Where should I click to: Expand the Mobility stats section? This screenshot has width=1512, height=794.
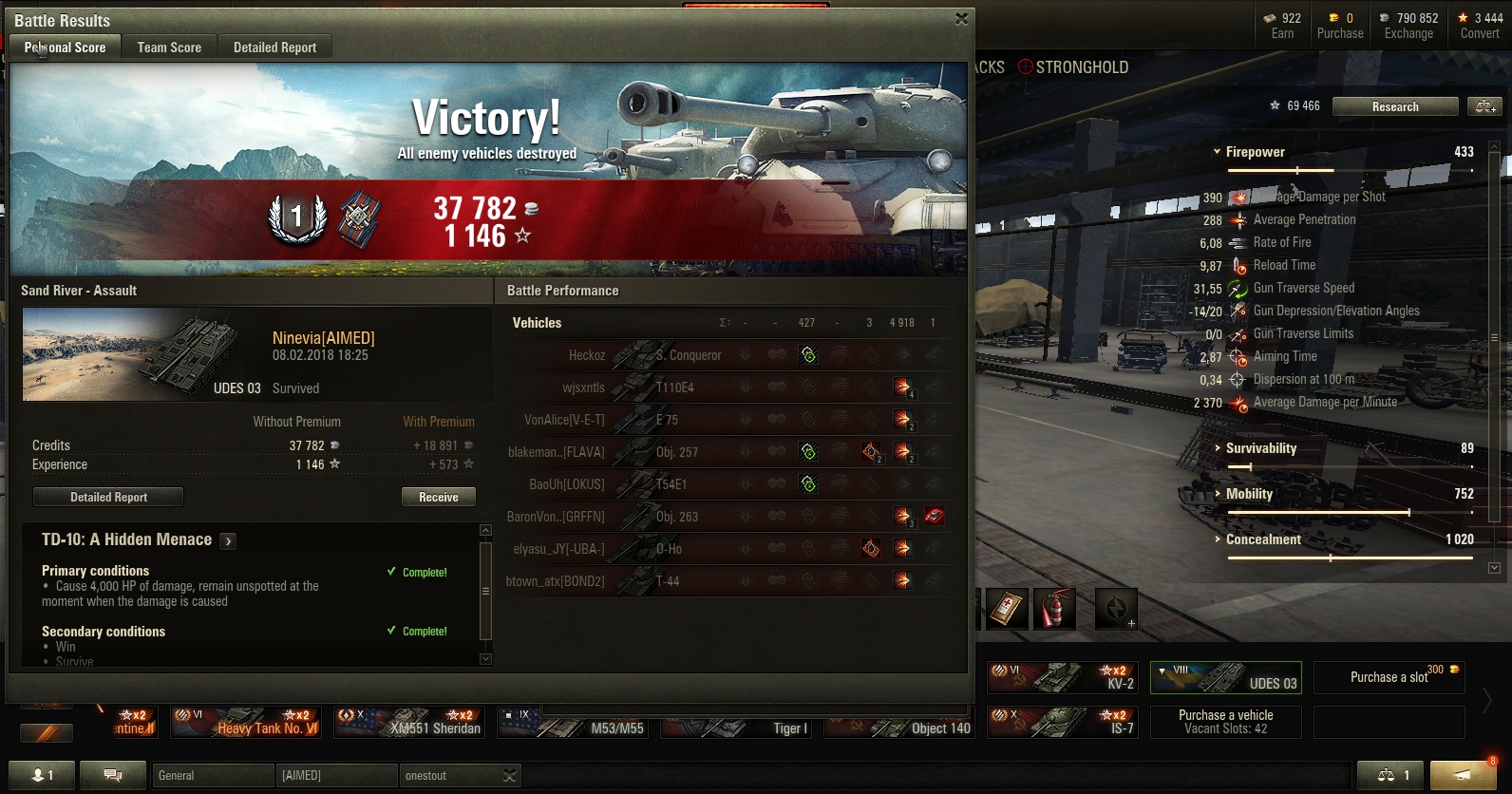1218,494
